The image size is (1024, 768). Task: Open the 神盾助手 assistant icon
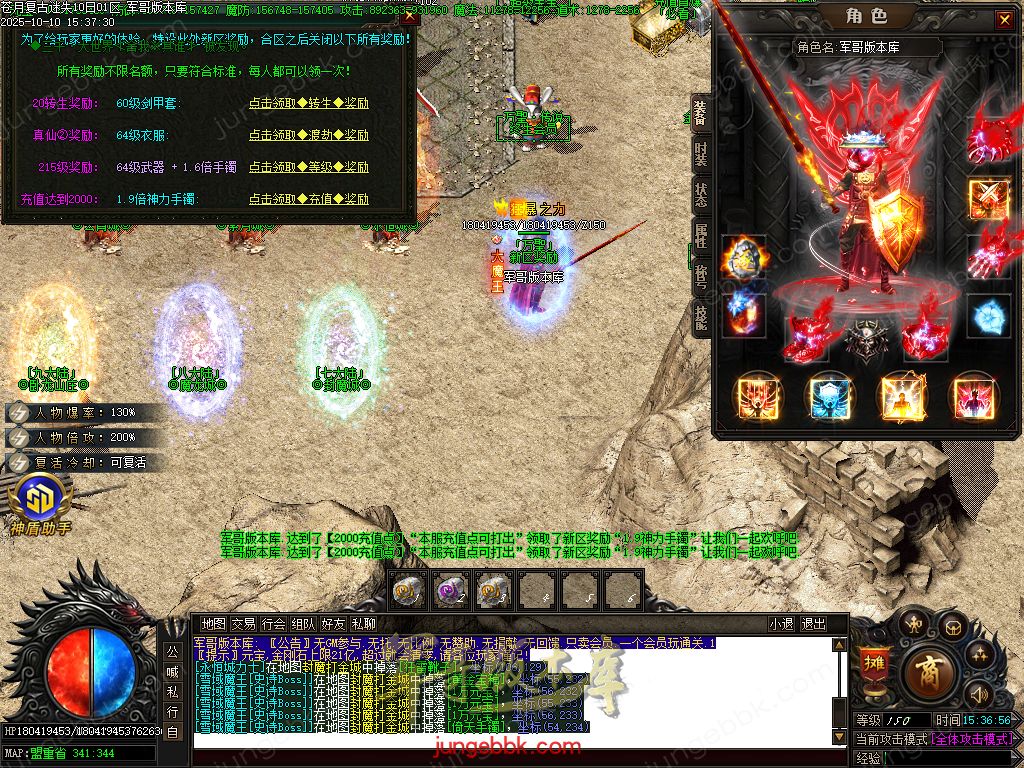(x=40, y=504)
